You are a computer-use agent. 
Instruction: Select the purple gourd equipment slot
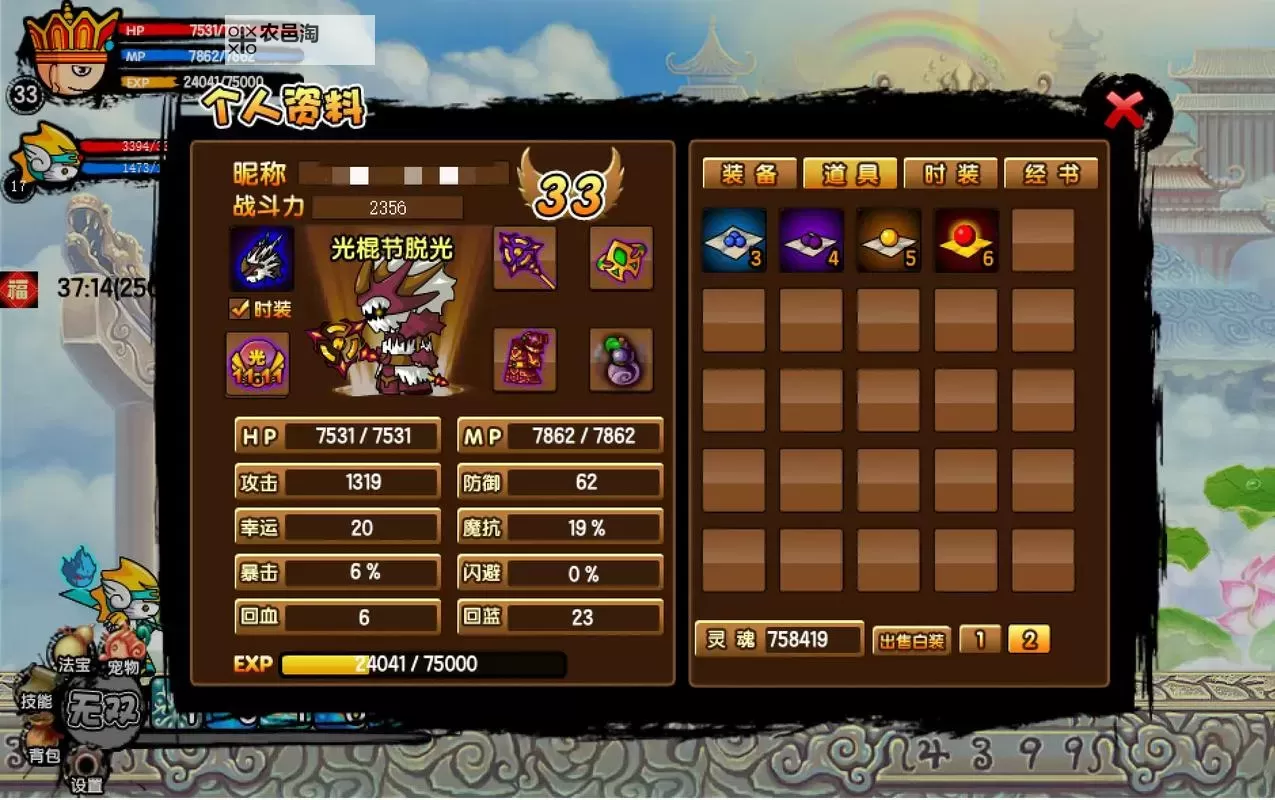pos(621,360)
